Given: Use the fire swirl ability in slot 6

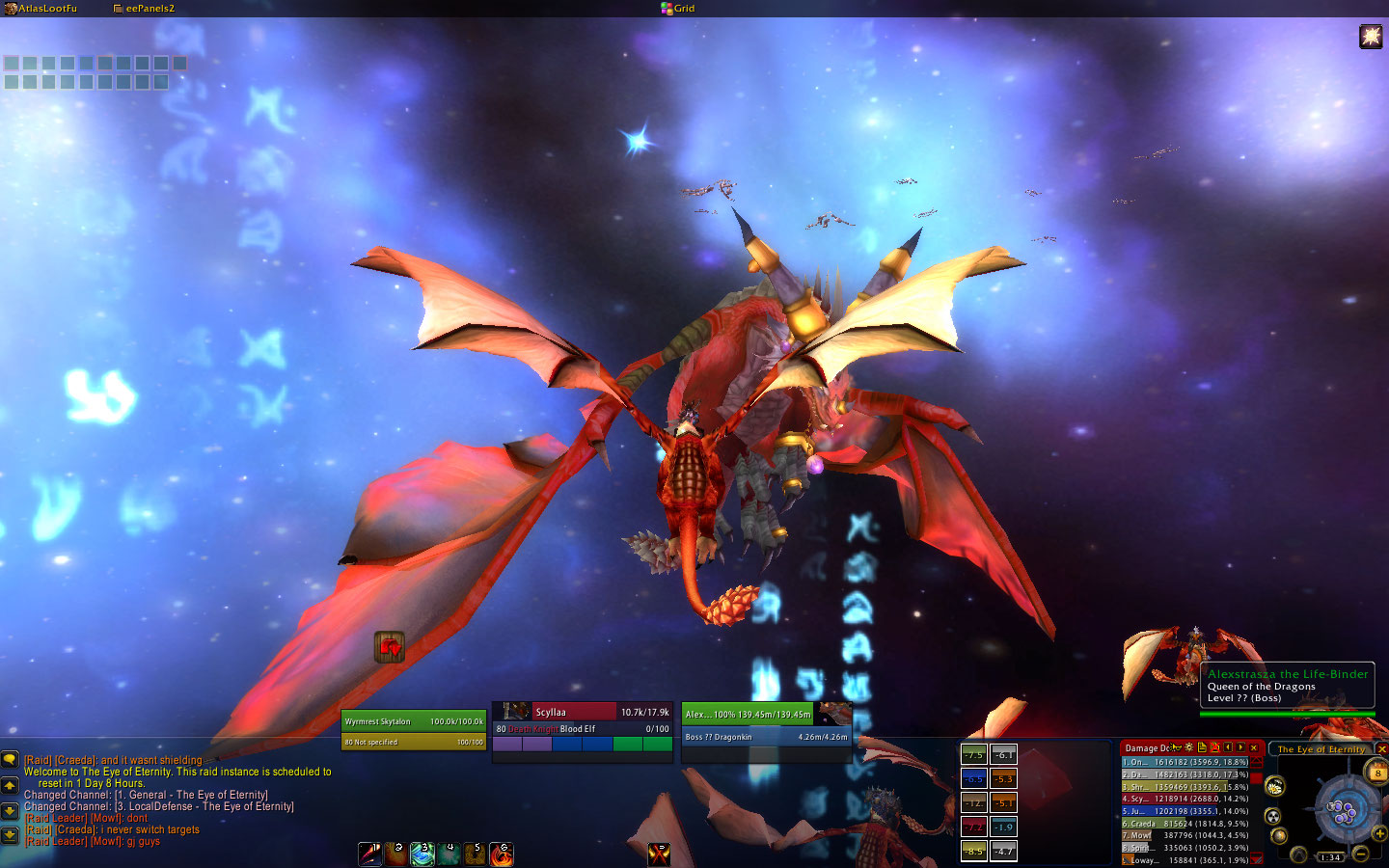Looking at the screenshot, I should 502,854.
